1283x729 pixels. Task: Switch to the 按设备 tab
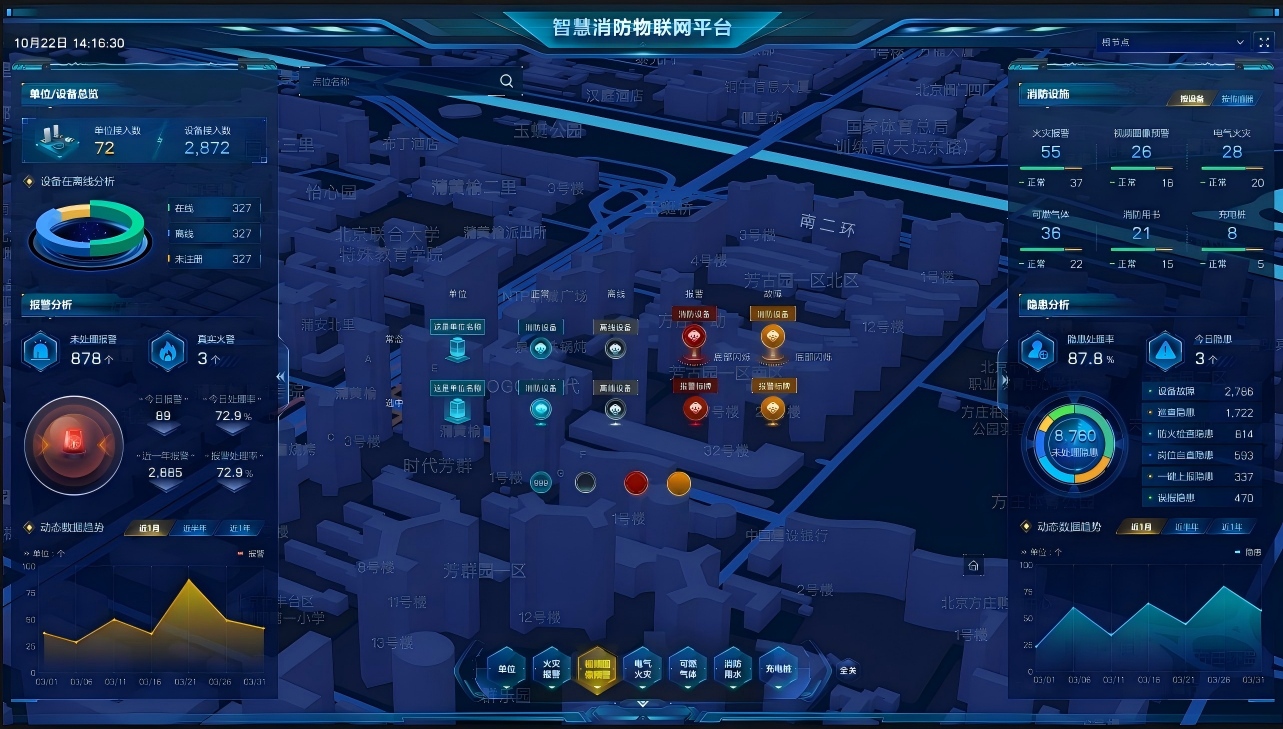pos(1190,99)
